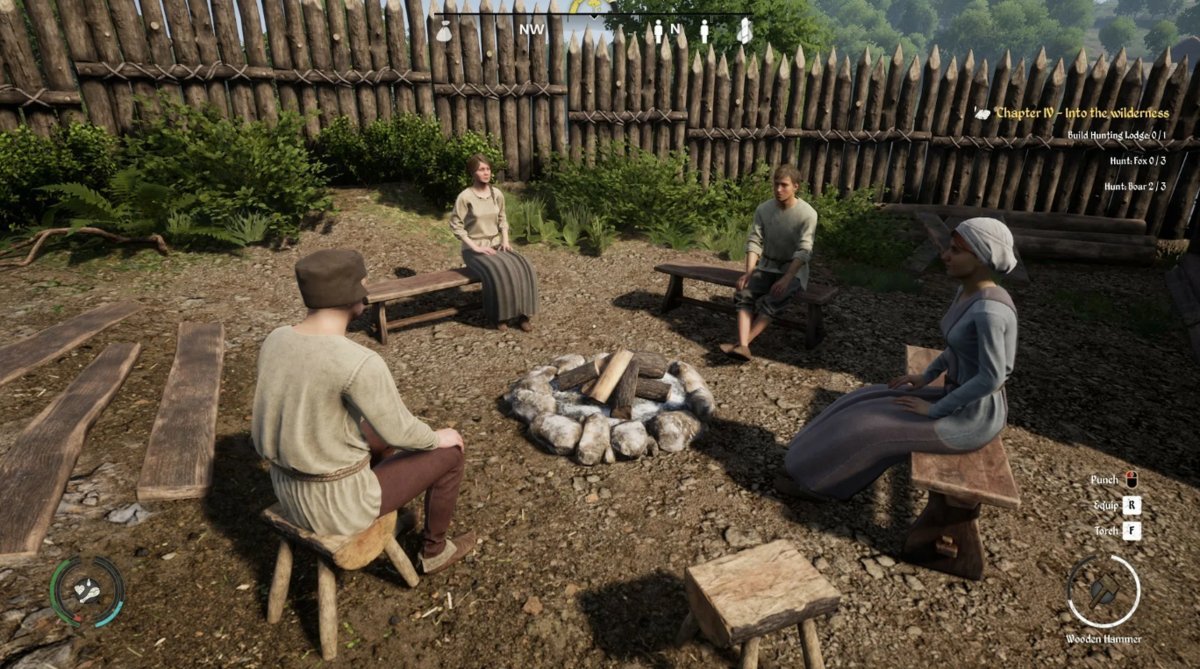The width and height of the screenshot is (1200, 669).
Task: Click the circular player status icon
Action: pyautogui.click(x=87, y=591)
